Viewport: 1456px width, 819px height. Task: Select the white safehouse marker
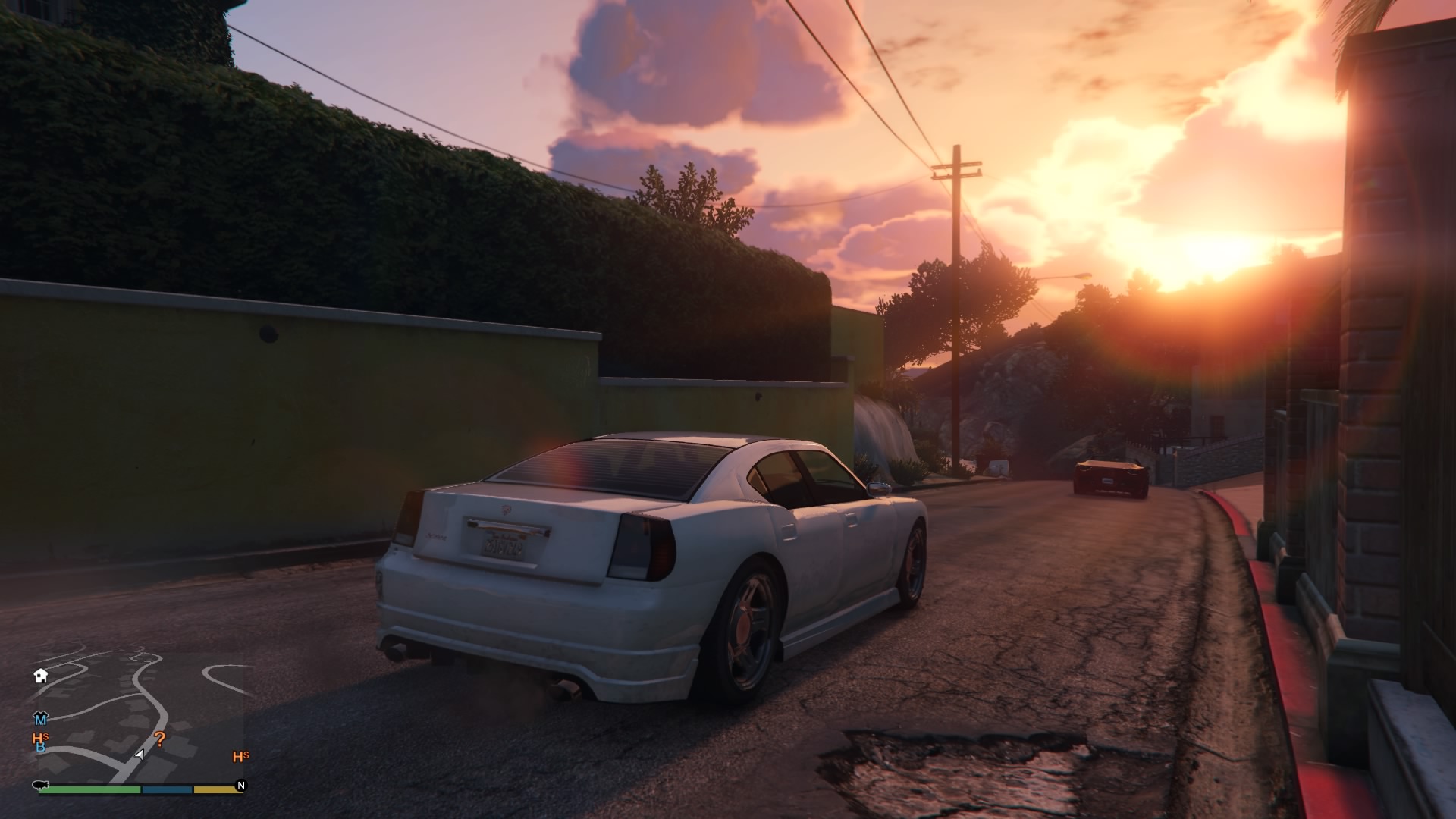[x=41, y=676]
